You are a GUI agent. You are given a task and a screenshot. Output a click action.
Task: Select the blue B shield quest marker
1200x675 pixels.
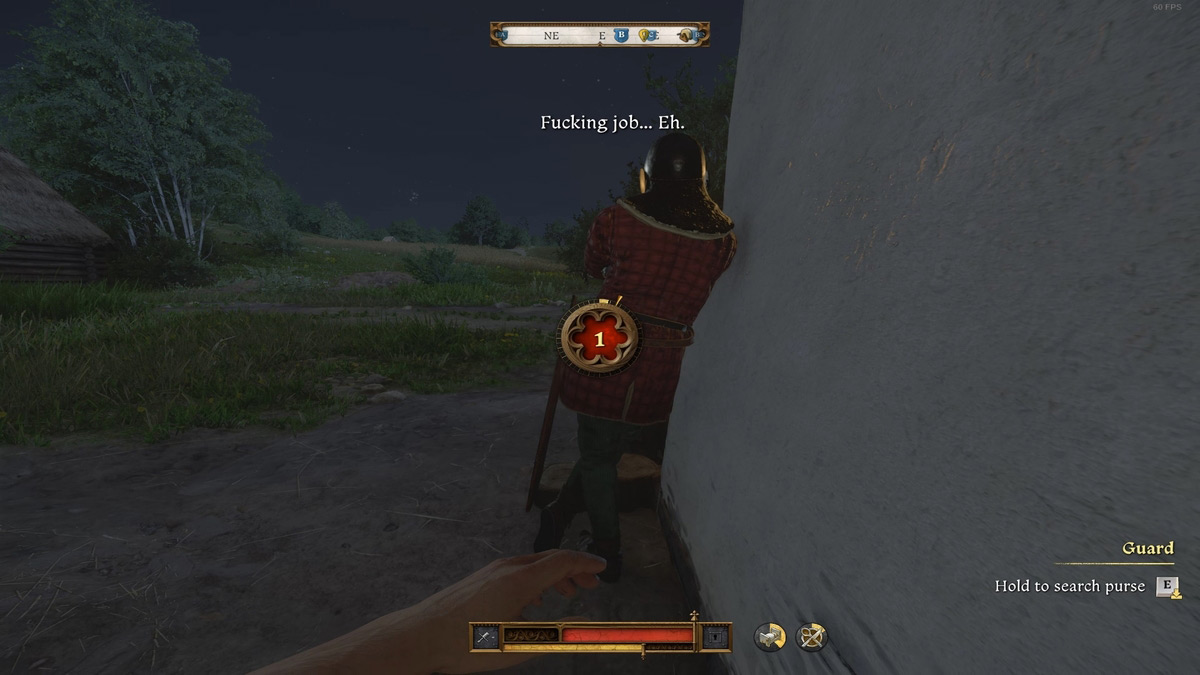[621, 35]
